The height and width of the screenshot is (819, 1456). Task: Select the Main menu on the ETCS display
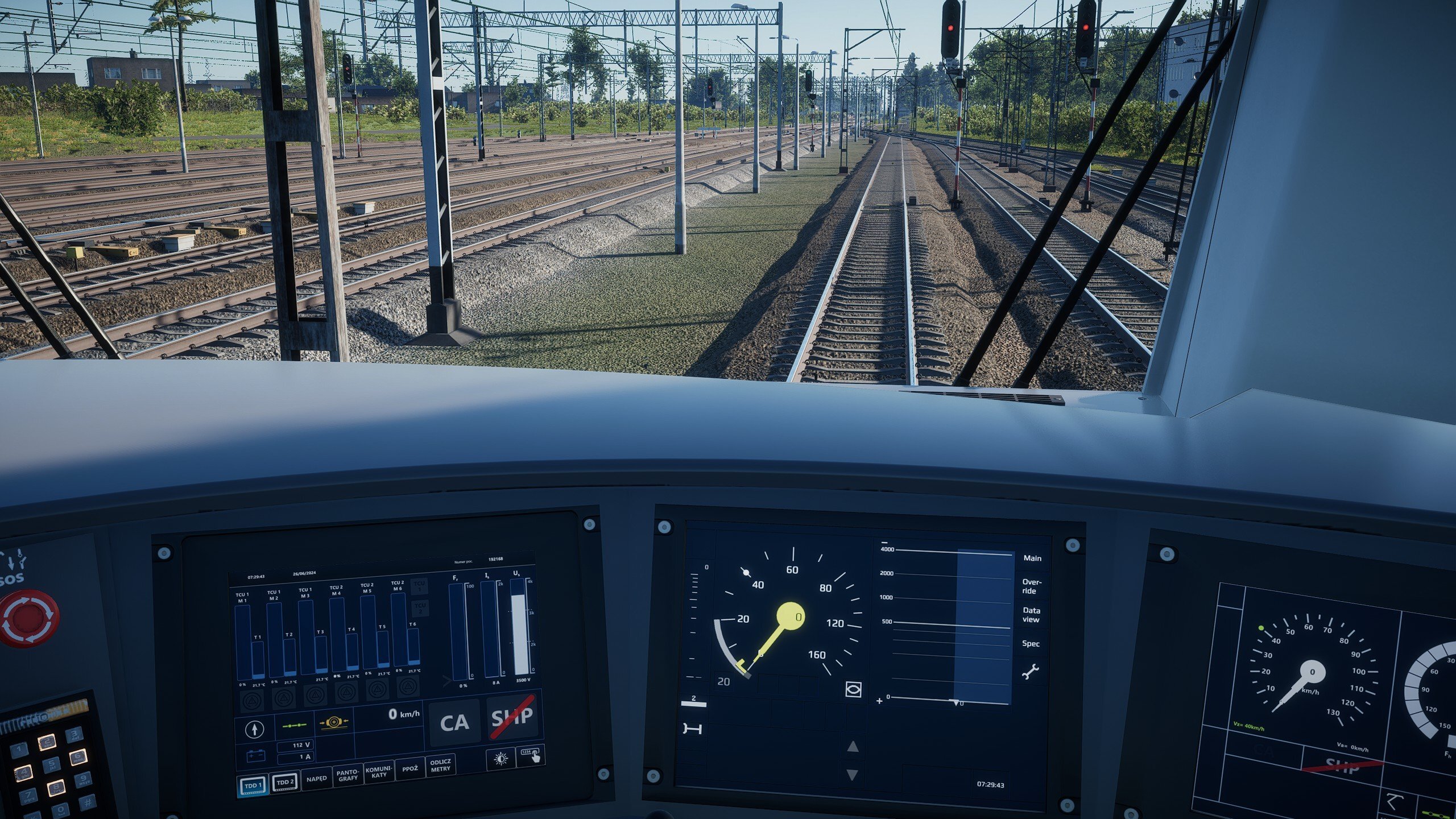point(1032,559)
